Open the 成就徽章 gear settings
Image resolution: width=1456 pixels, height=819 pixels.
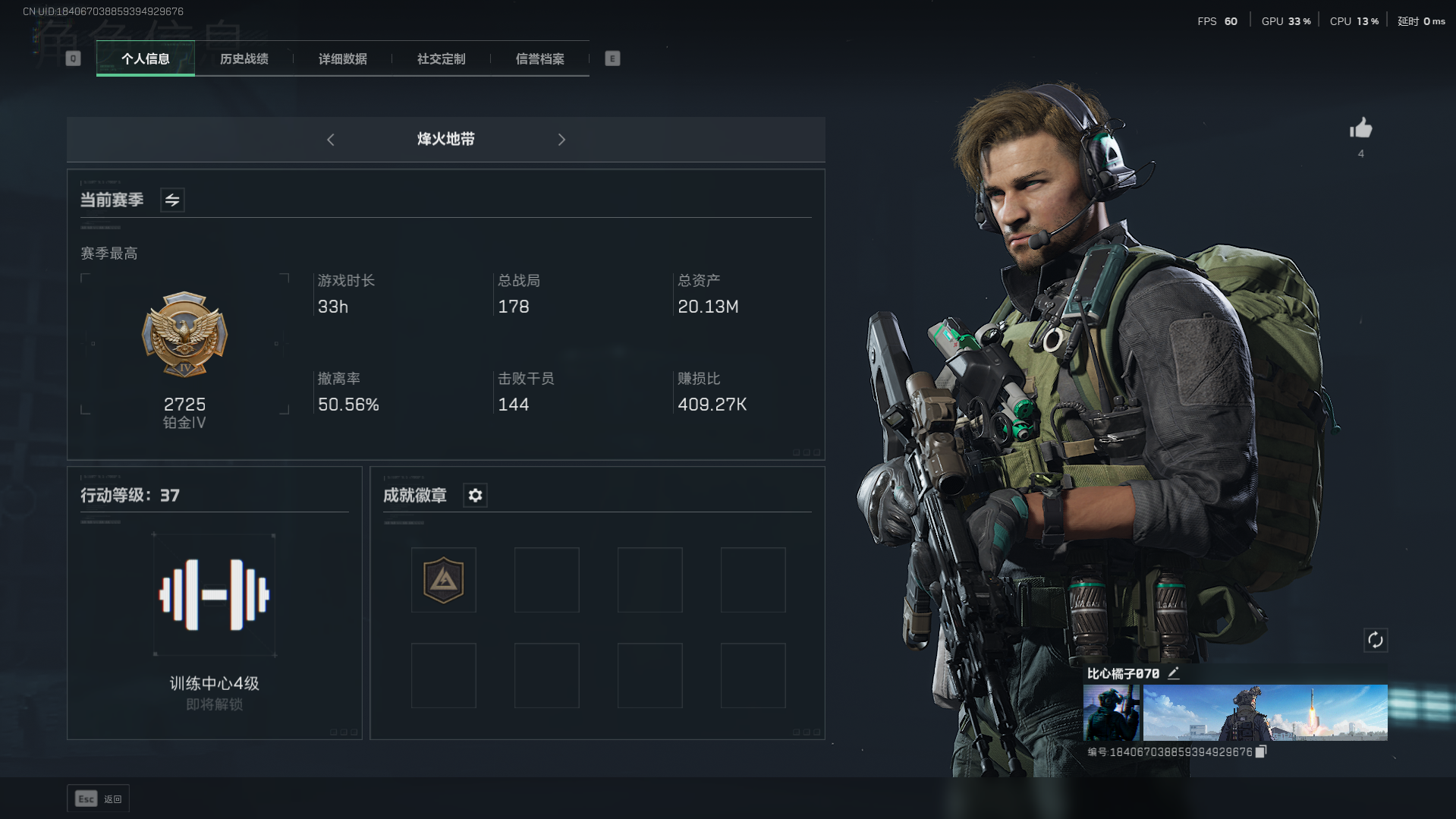(x=475, y=496)
